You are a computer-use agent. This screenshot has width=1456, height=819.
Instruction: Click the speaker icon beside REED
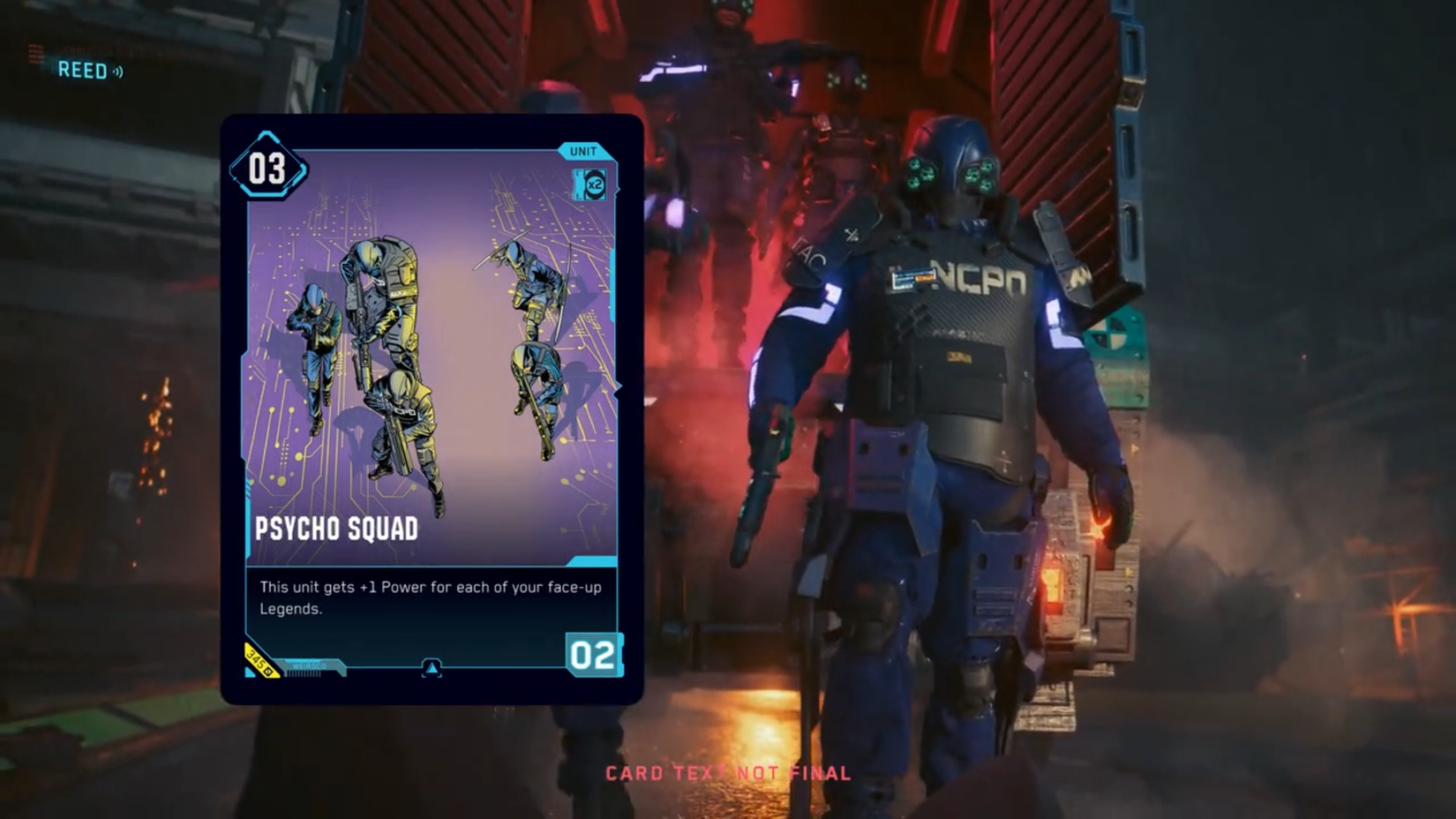(118, 71)
